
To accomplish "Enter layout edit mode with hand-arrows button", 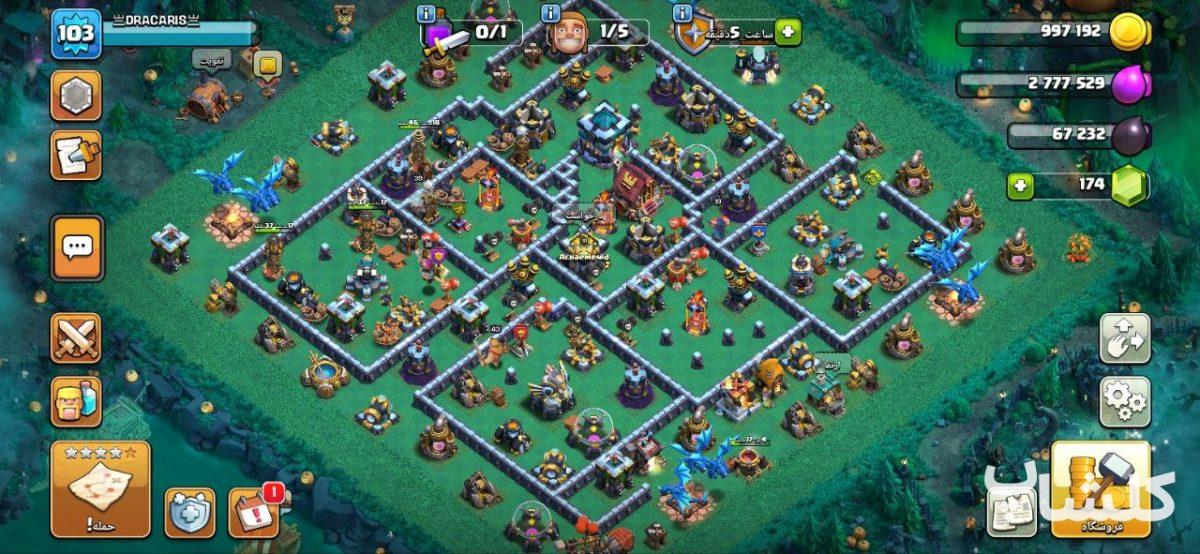I will point(1125,339).
